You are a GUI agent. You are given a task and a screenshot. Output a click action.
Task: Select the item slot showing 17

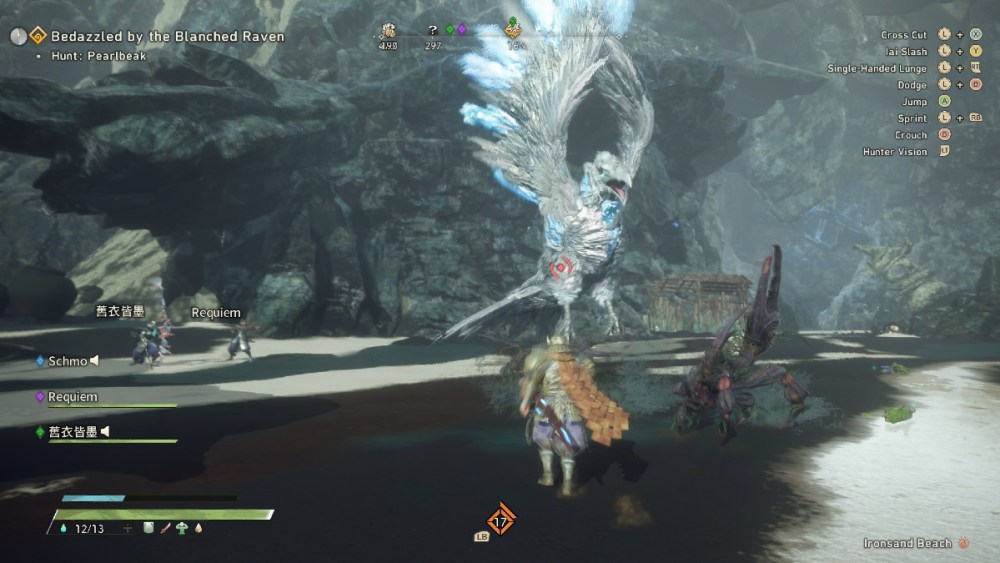(x=501, y=520)
